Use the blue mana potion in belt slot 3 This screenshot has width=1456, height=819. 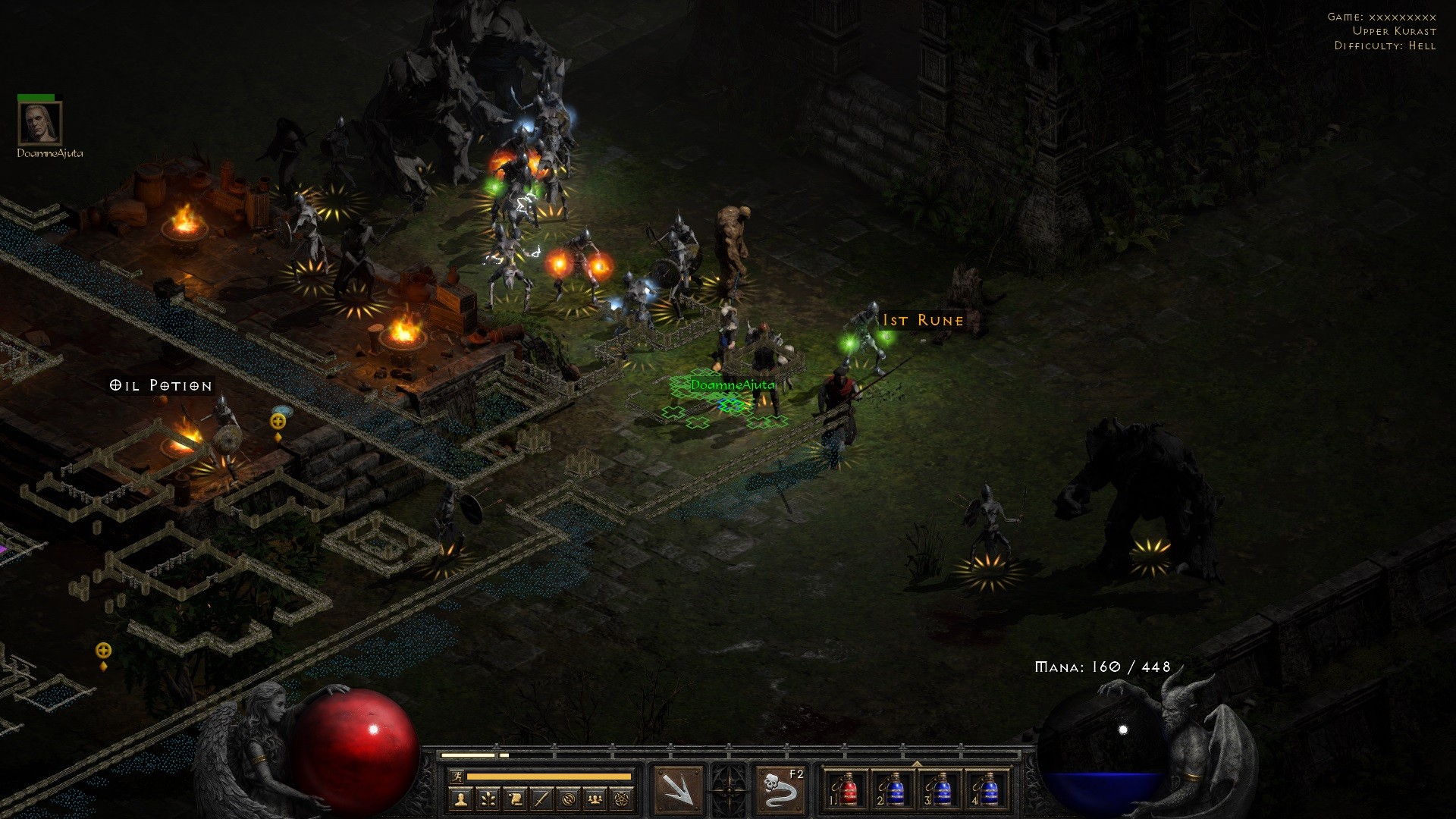coord(941,792)
